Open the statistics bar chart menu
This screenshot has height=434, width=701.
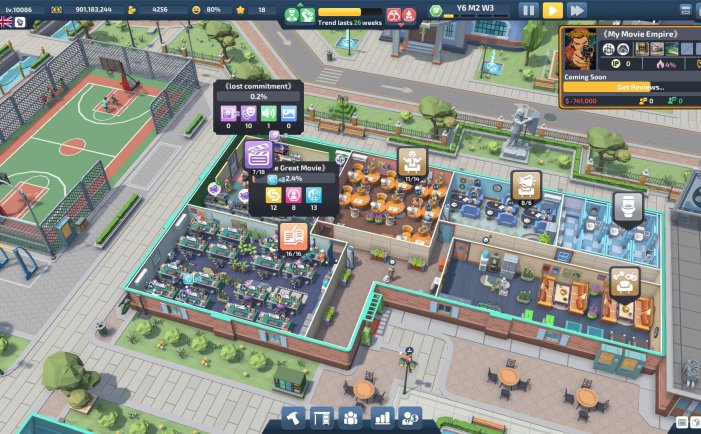pos(381,417)
